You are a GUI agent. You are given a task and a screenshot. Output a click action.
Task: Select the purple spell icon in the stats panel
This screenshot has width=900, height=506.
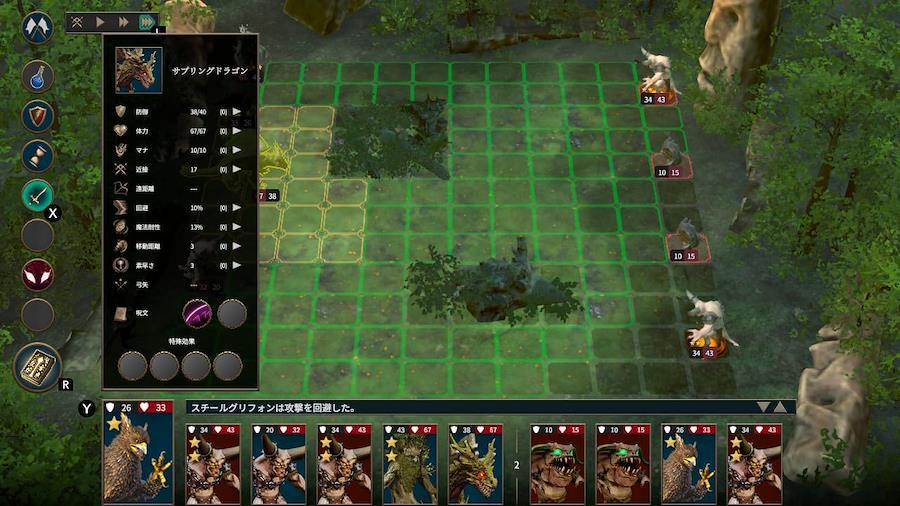197,314
